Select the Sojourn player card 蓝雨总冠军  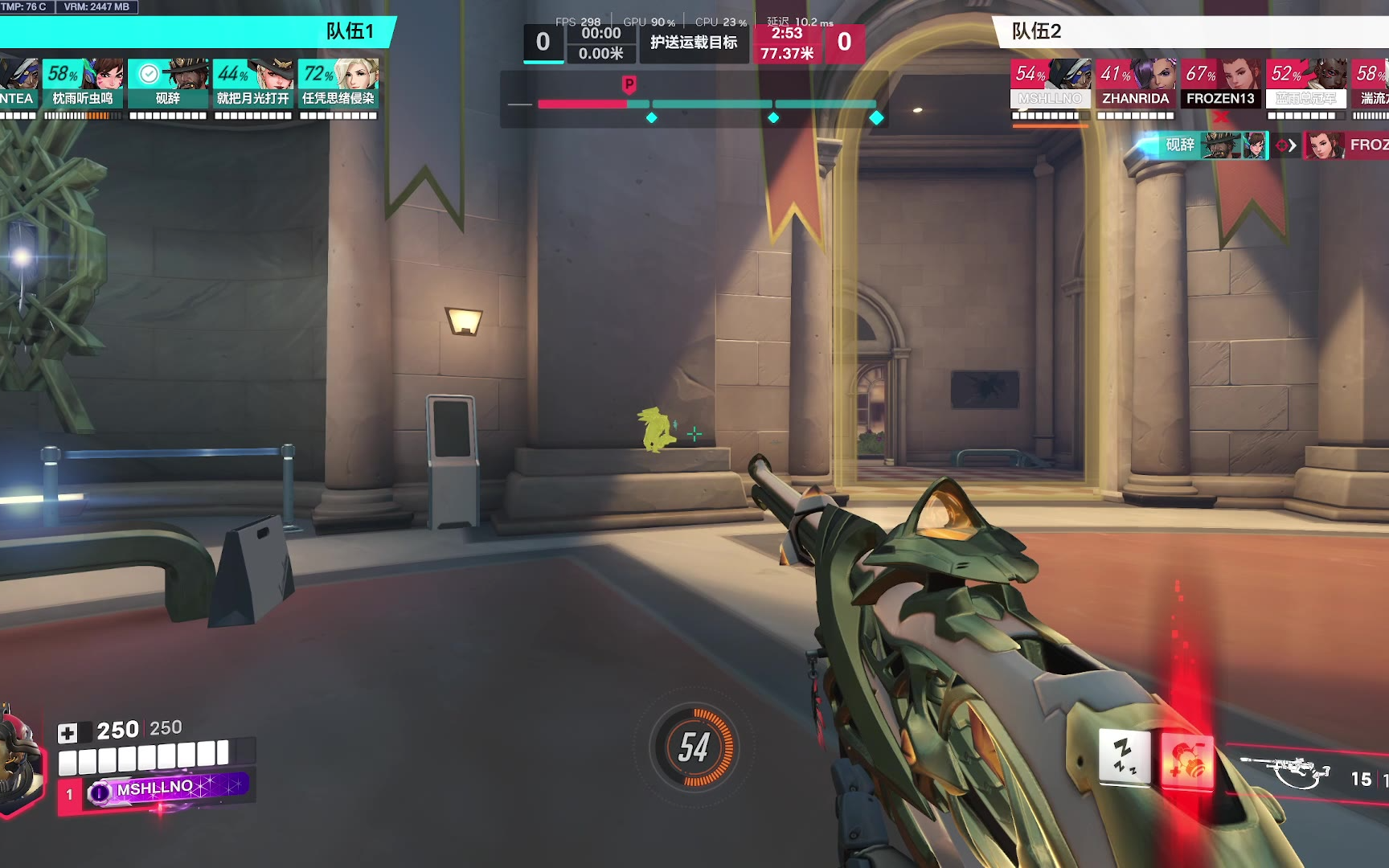1306,84
